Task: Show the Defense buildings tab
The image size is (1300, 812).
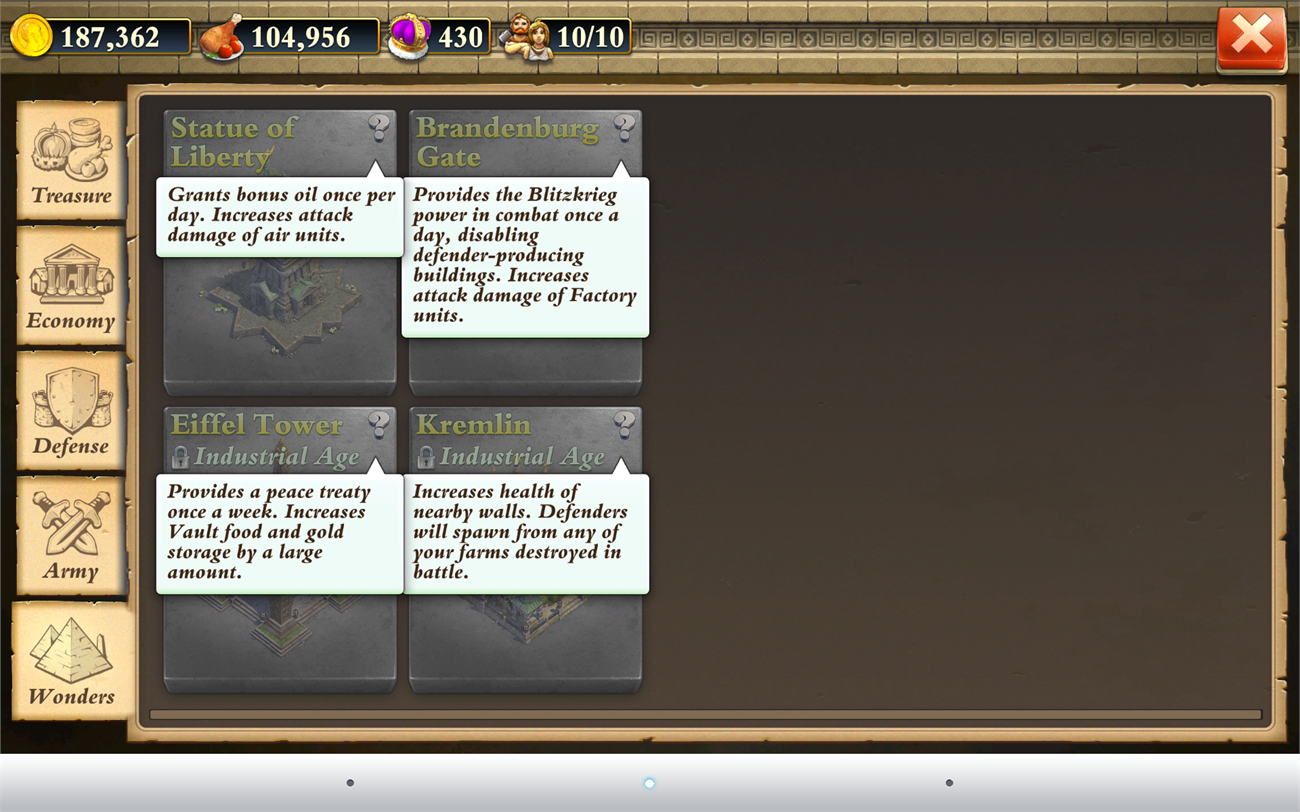Action: [x=71, y=410]
